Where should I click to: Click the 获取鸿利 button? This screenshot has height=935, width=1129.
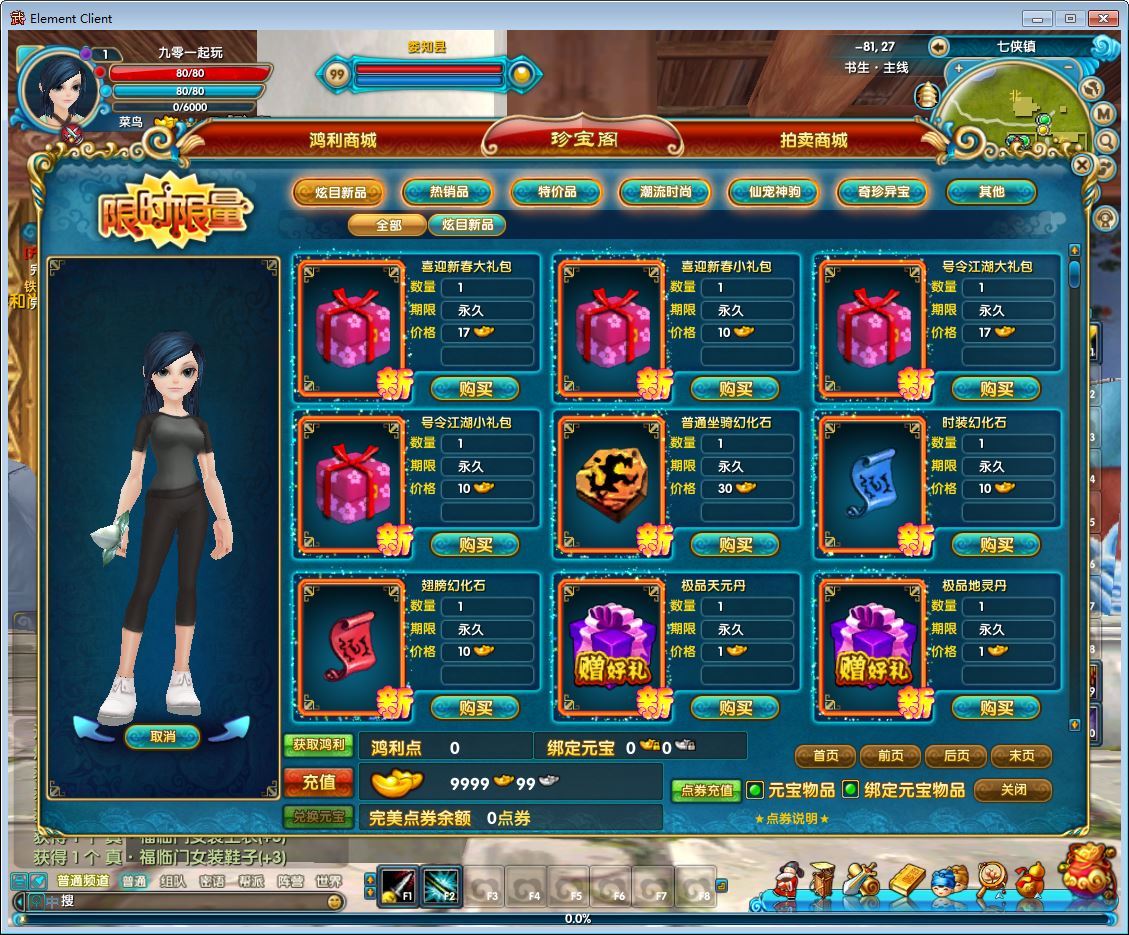coord(318,745)
